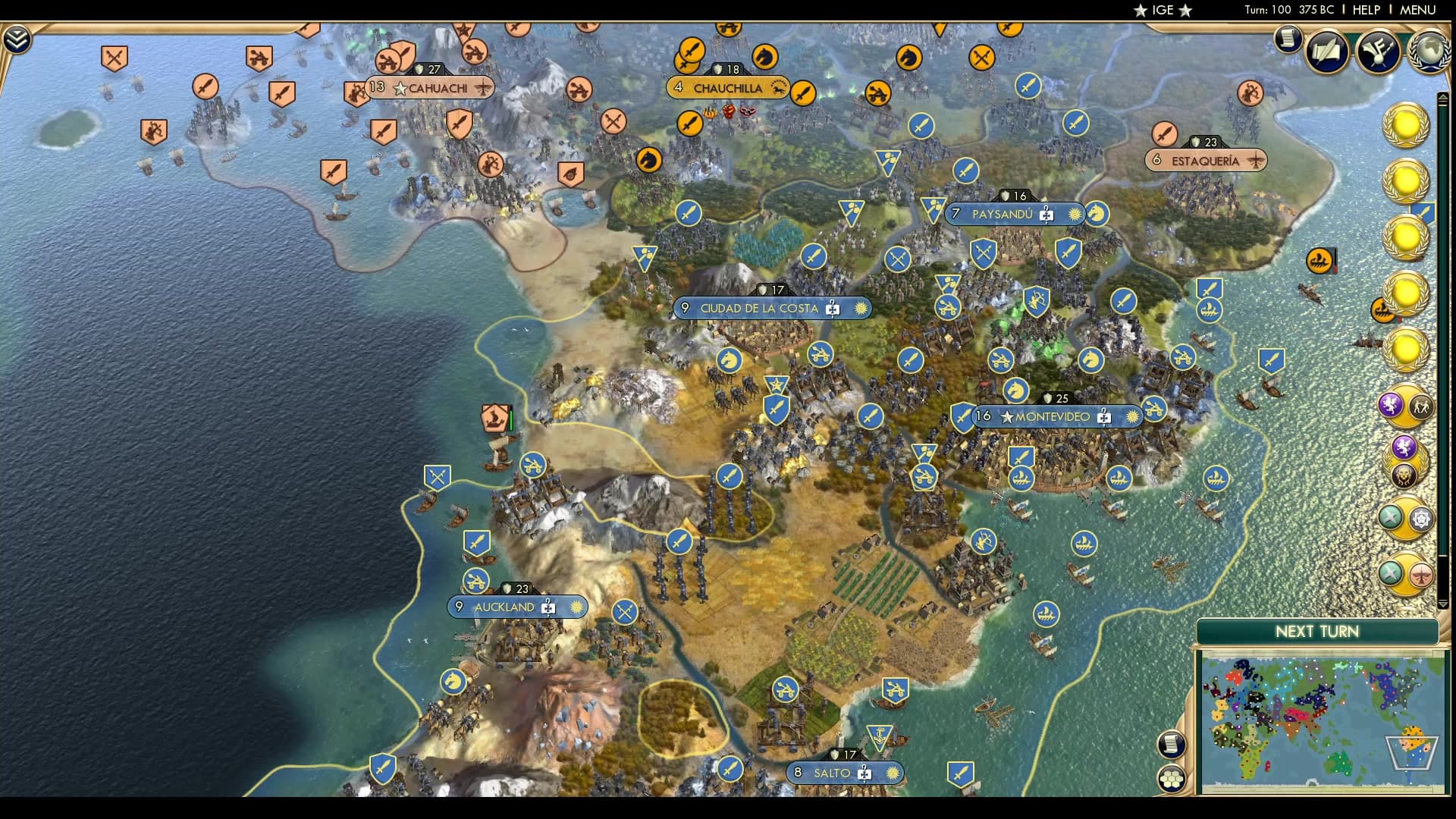This screenshot has height=819, width=1456.
Task: Toggle strategic view with the hex grid icon
Action: point(1172,777)
